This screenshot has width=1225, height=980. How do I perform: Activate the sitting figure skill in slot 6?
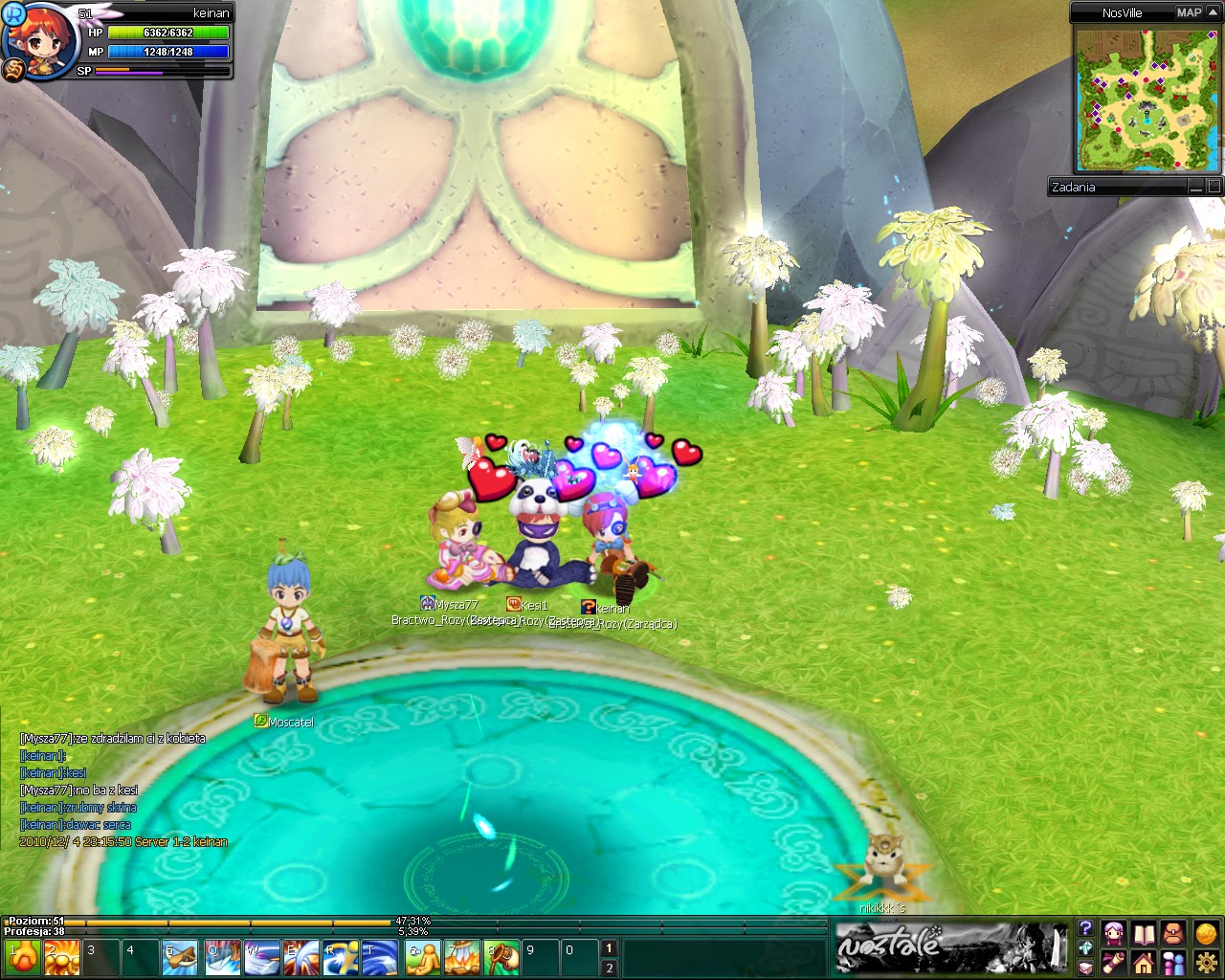pyautogui.click(x=421, y=957)
